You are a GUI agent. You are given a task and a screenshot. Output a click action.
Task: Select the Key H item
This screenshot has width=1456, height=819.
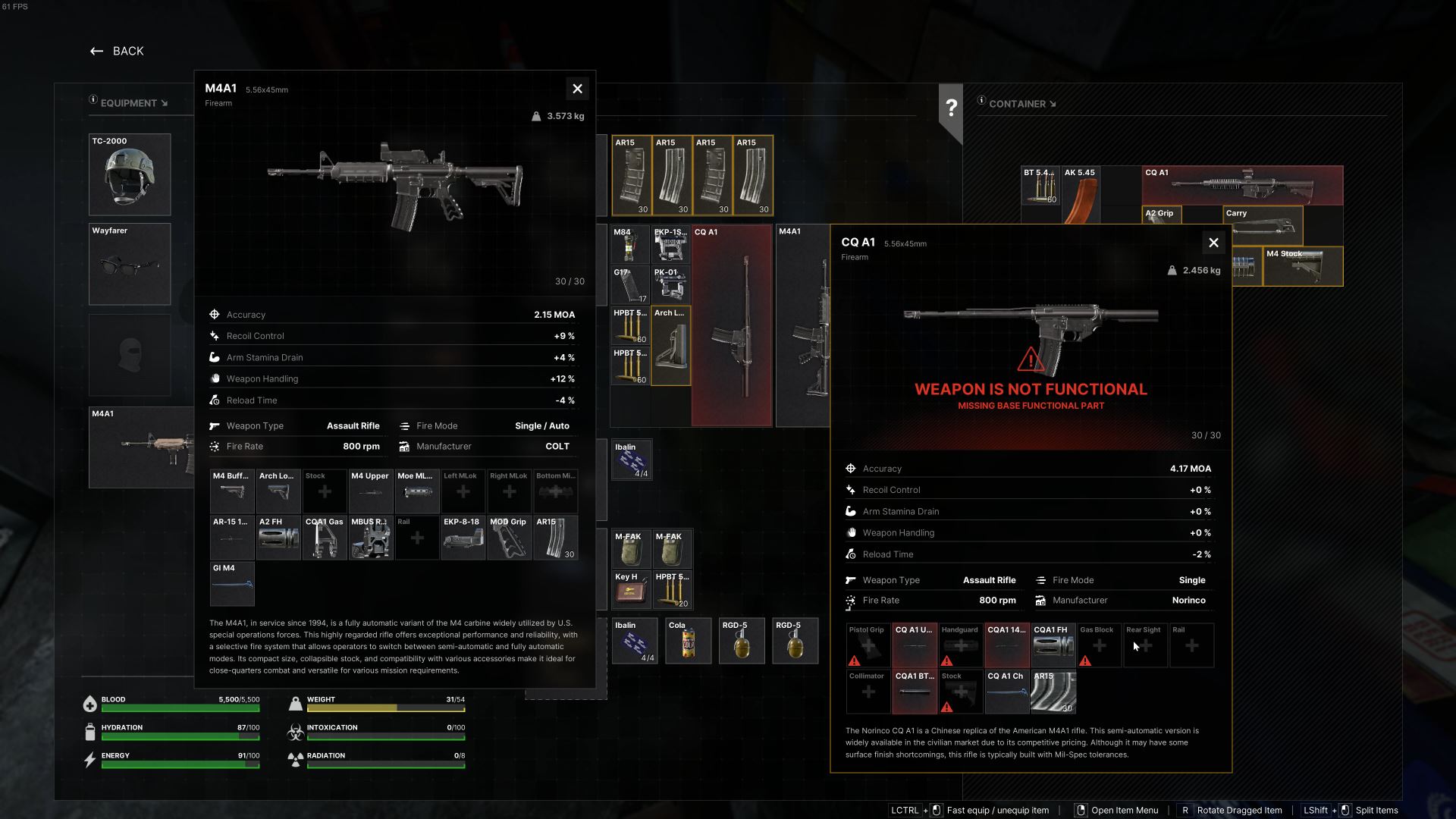(x=631, y=590)
